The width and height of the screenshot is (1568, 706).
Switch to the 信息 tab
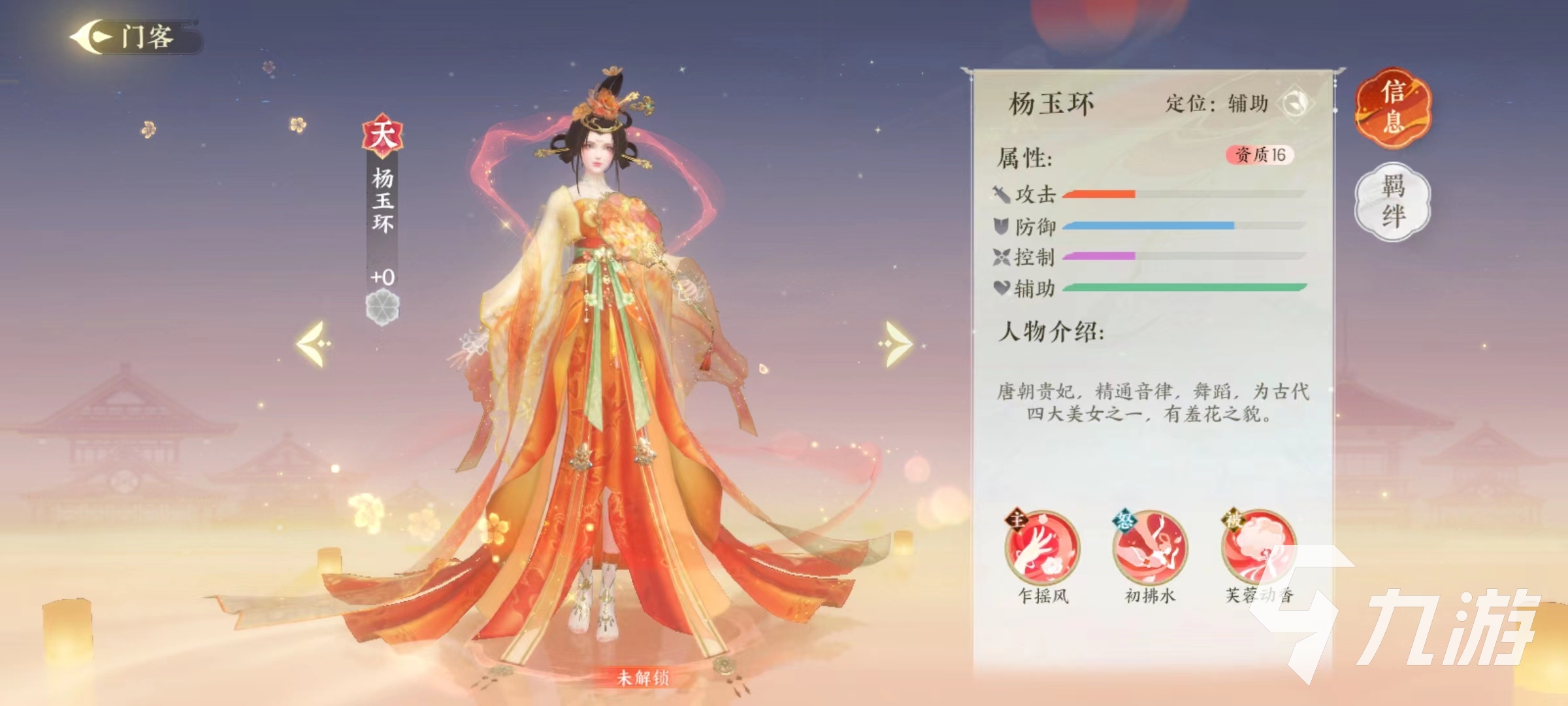point(1392,110)
